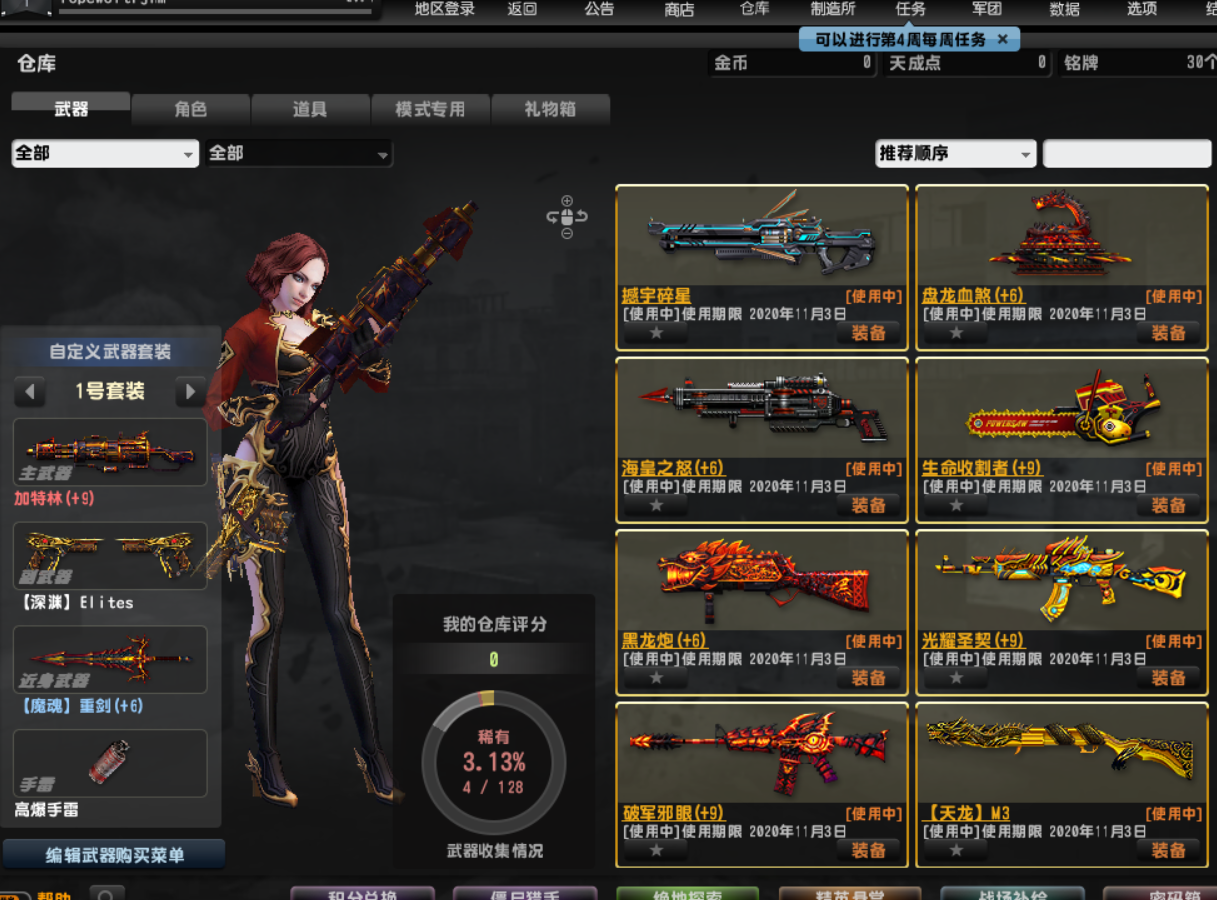Equip the 生命收割者 chainsaw
Screen dimensions: 1217x900
[x=1168, y=505]
